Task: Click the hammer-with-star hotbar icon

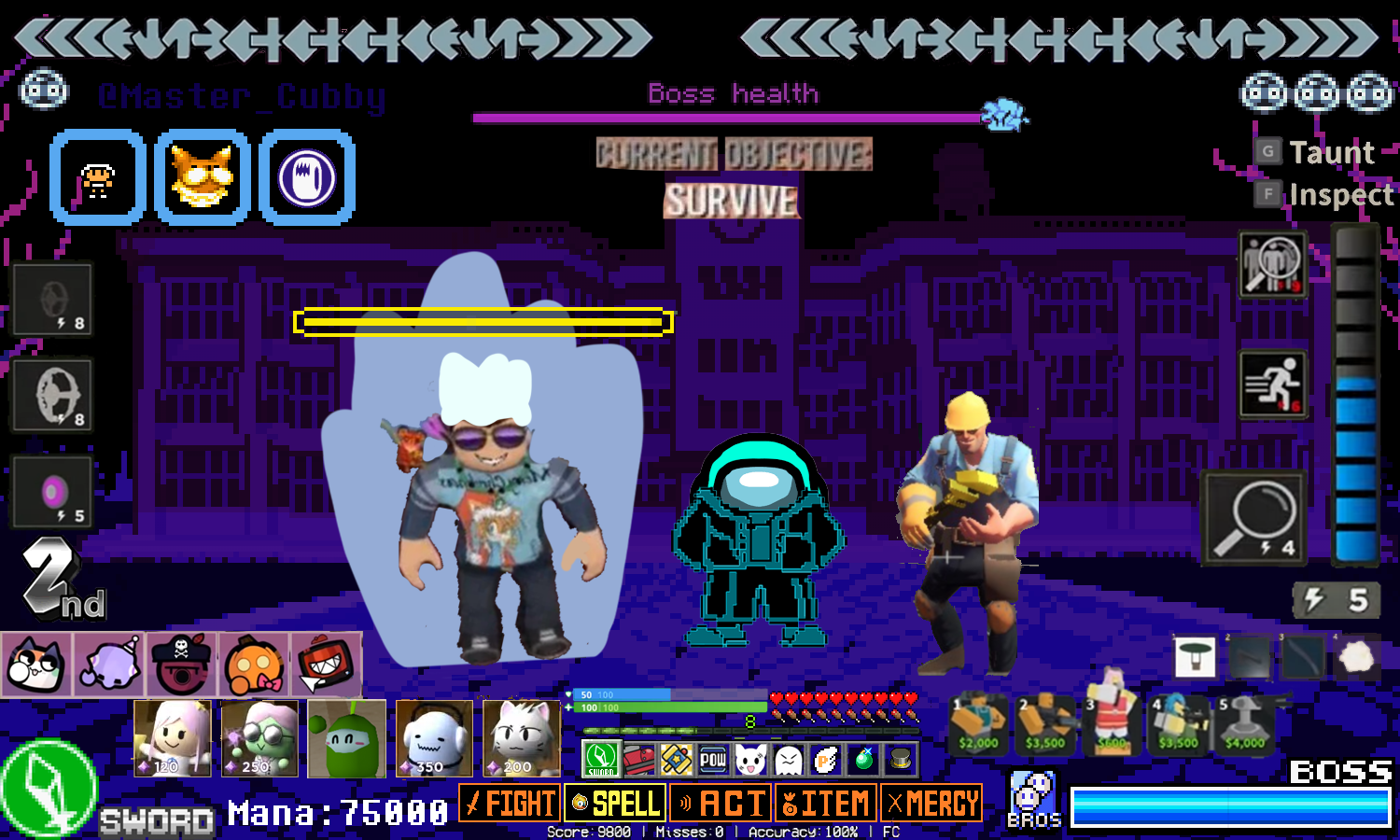Action: coord(675,759)
